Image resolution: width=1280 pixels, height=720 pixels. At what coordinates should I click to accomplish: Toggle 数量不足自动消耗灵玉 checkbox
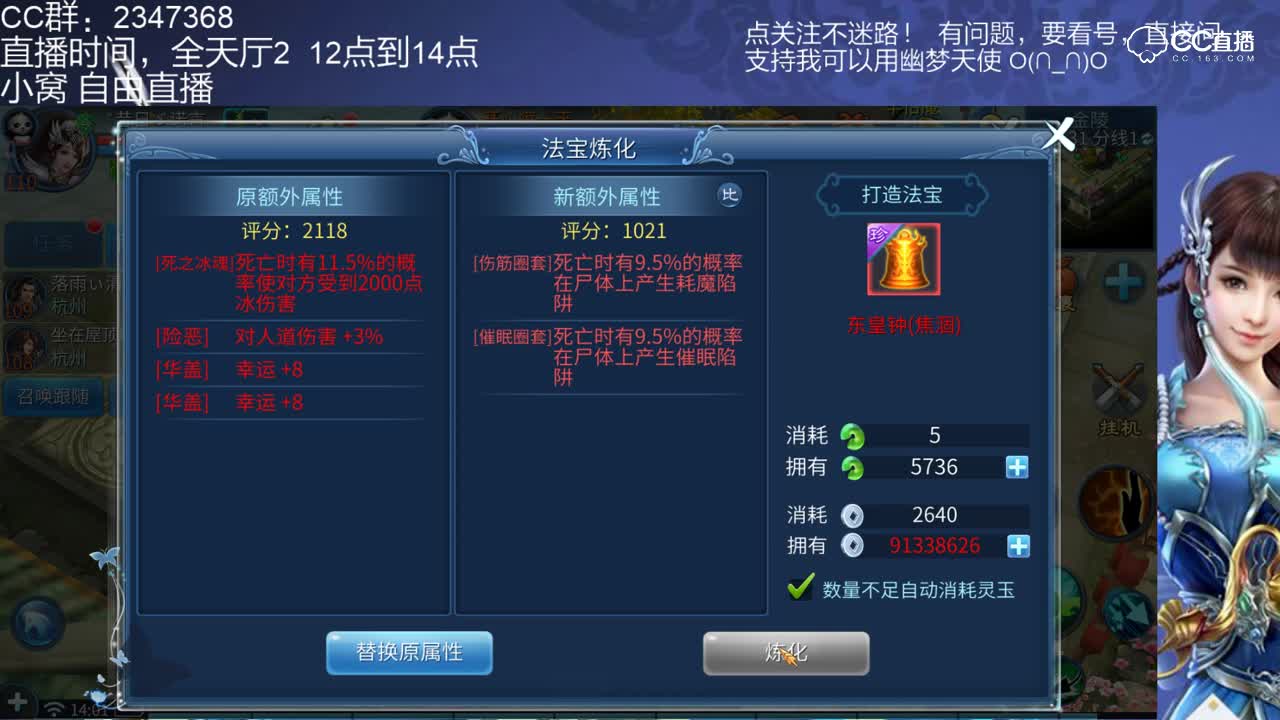(798, 588)
